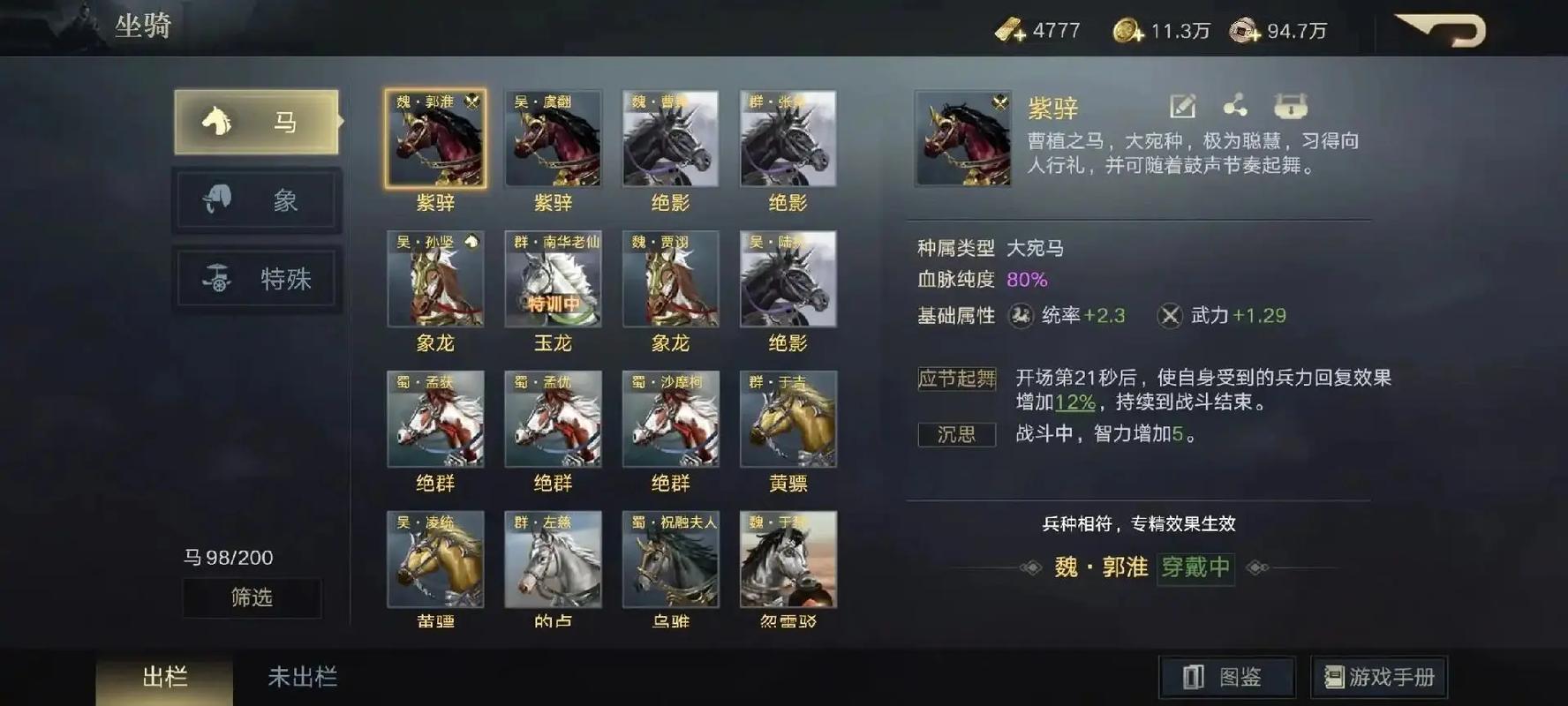Click the share icon beside 紫骍's name
The width and height of the screenshot is (1568, 706).
pos(1237,107)
